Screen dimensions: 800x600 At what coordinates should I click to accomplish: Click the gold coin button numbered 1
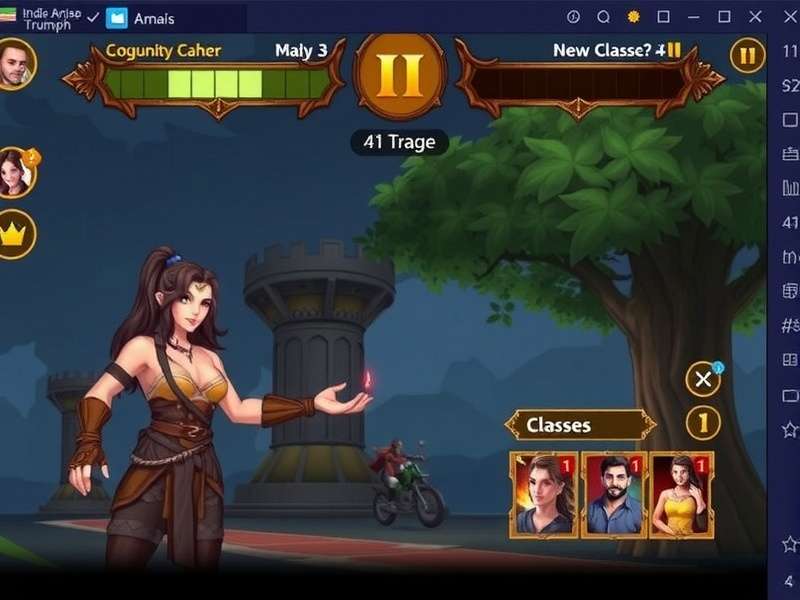tap(703, 423)
